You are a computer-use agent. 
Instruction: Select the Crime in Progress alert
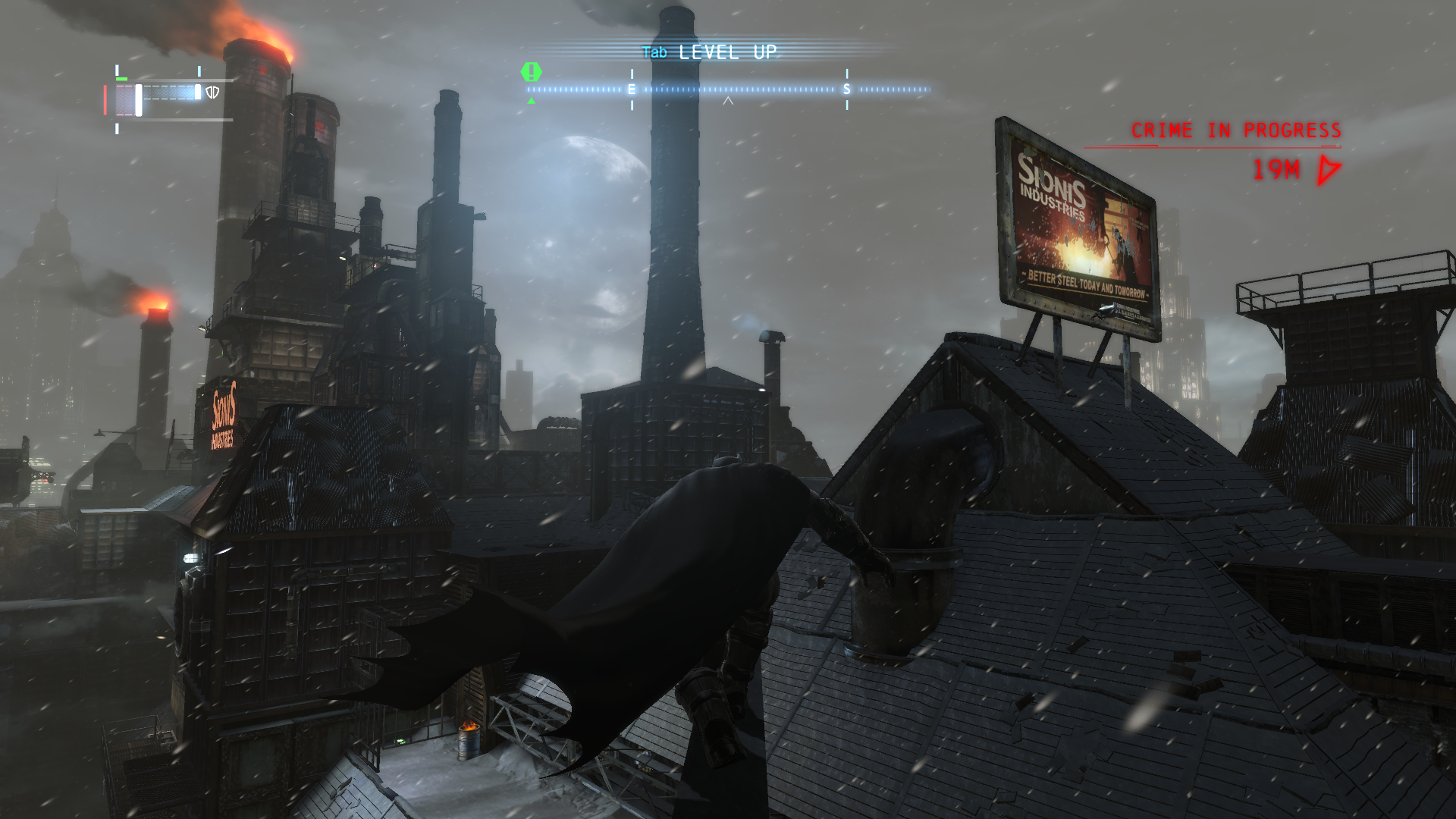tap(1235, 130)
